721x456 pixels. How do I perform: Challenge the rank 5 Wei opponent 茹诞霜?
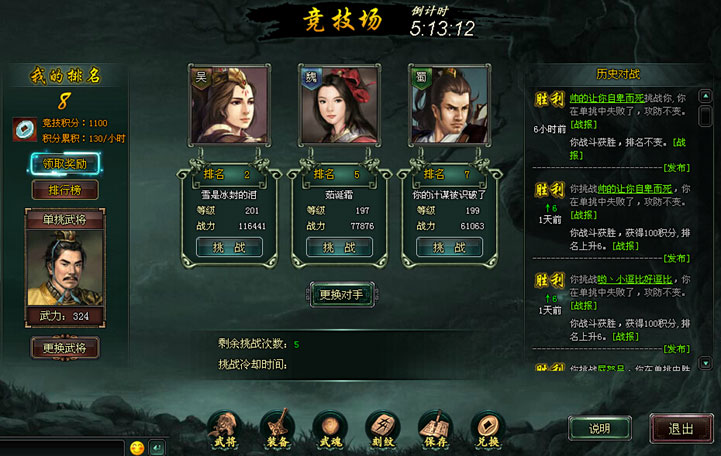[x=339, y=247]
